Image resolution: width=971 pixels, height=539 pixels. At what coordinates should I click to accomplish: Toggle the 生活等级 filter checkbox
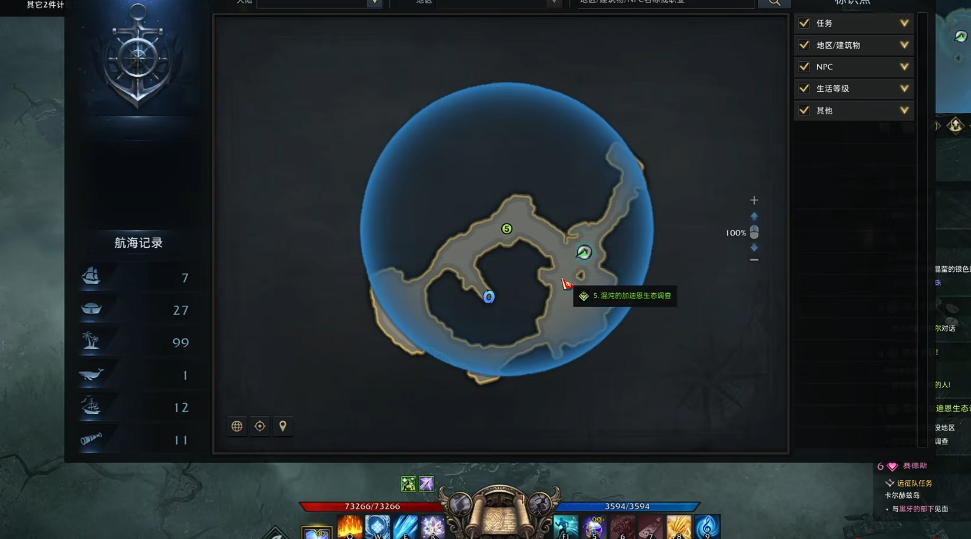803,89
